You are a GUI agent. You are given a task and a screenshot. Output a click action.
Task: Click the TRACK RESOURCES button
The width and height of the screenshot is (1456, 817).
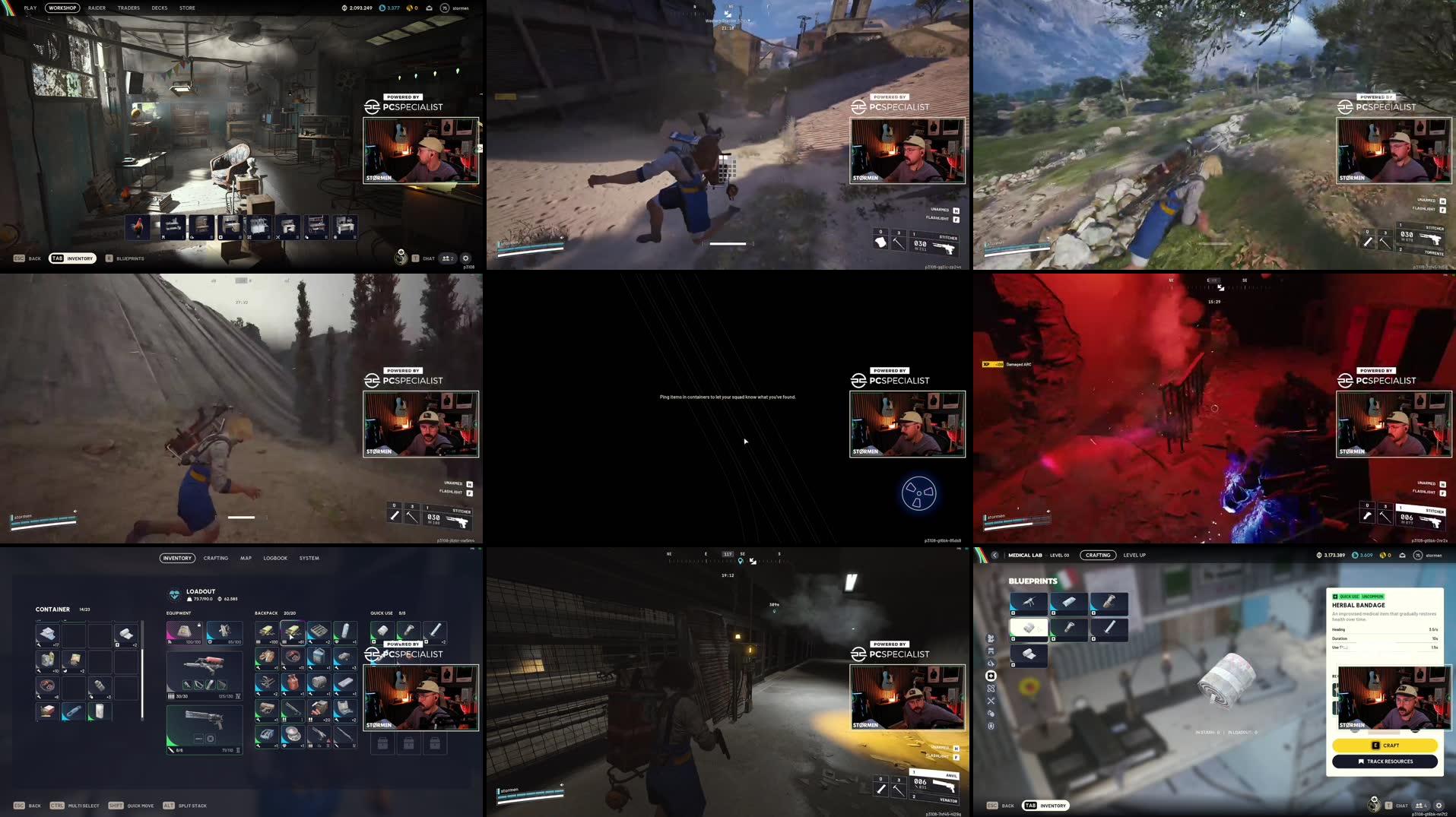pos(1385,761)
